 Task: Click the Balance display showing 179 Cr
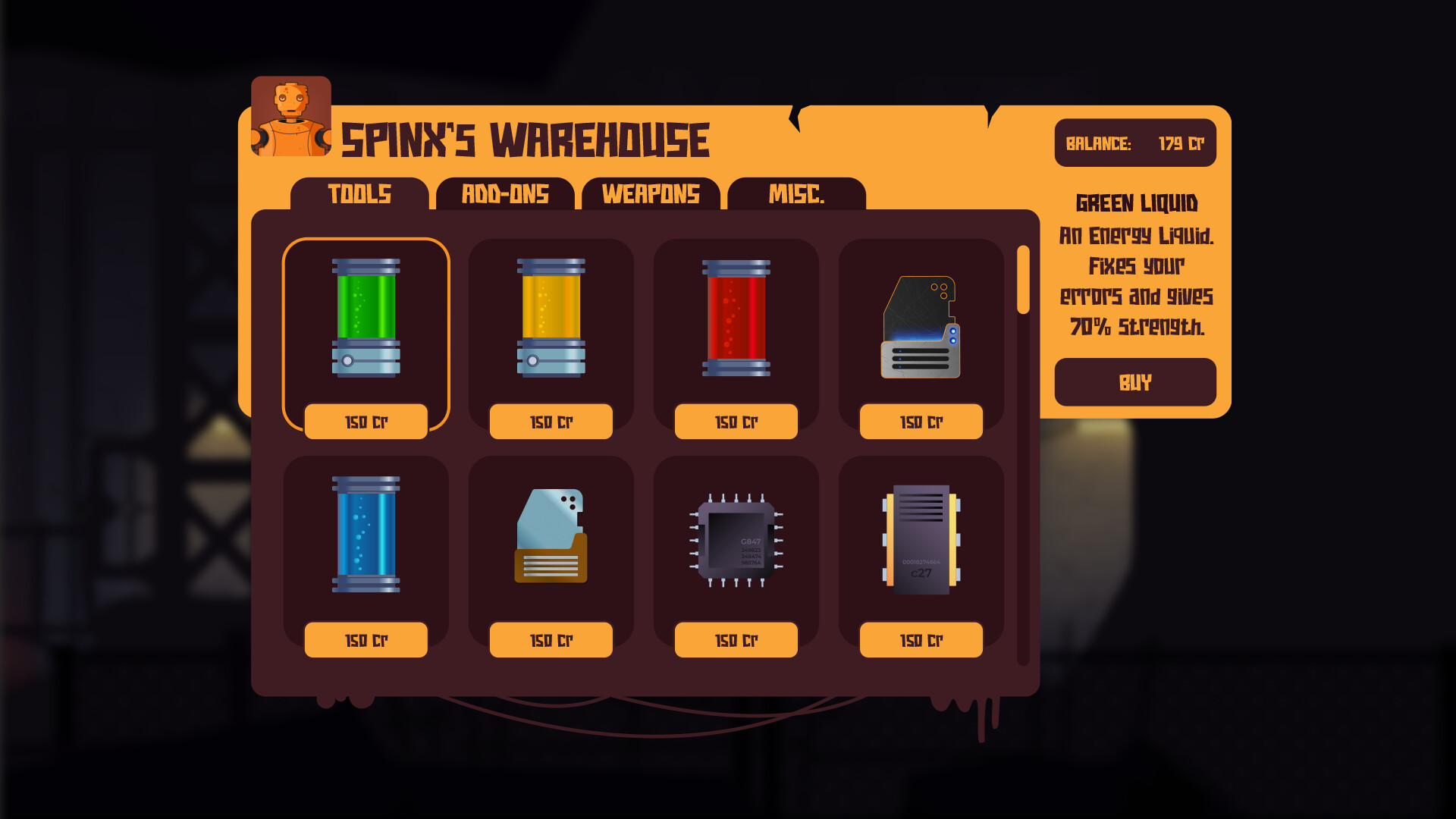(x=1135, y=143)
